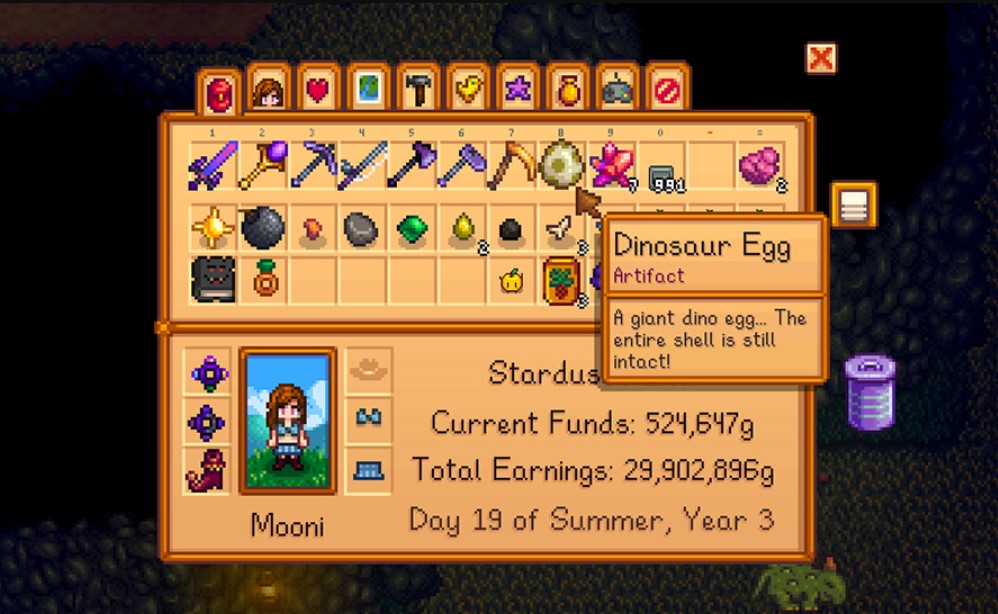The image size is (998, 614).
Task: Show the Map tab
Action: tap(368, 92)
